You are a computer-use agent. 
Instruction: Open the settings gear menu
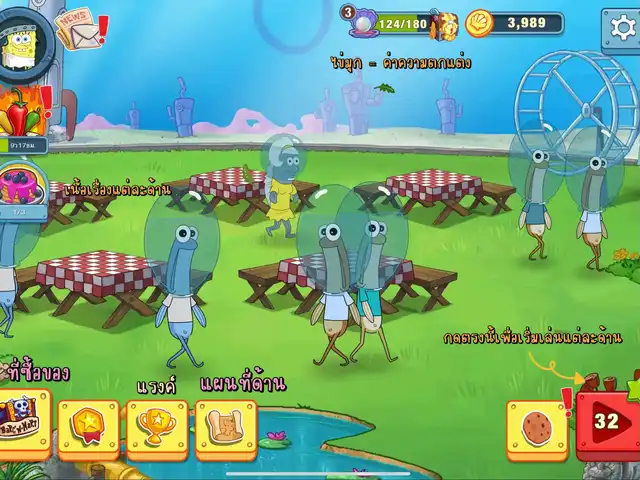621,29
